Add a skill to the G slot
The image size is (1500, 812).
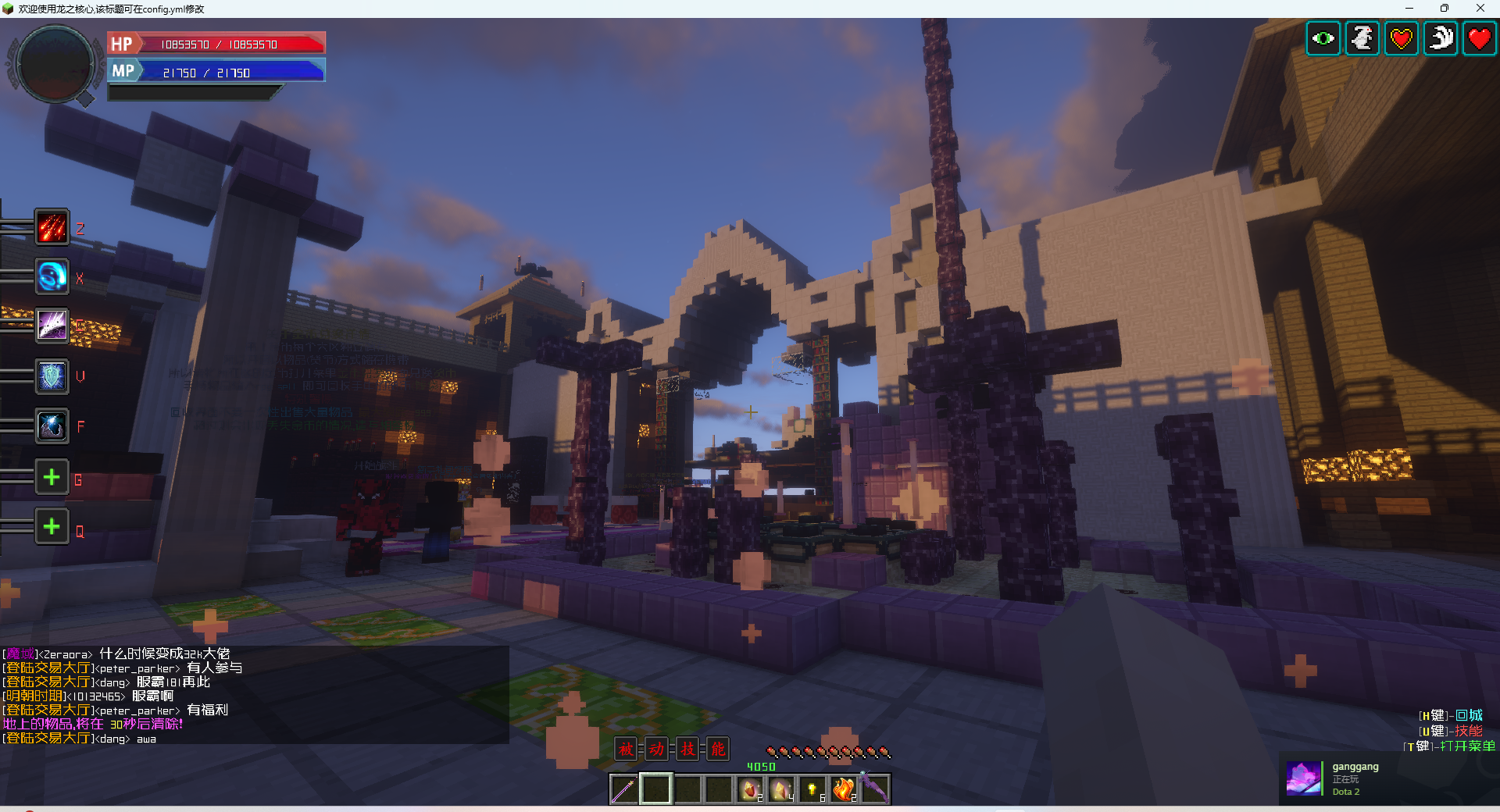pos(52,477)
